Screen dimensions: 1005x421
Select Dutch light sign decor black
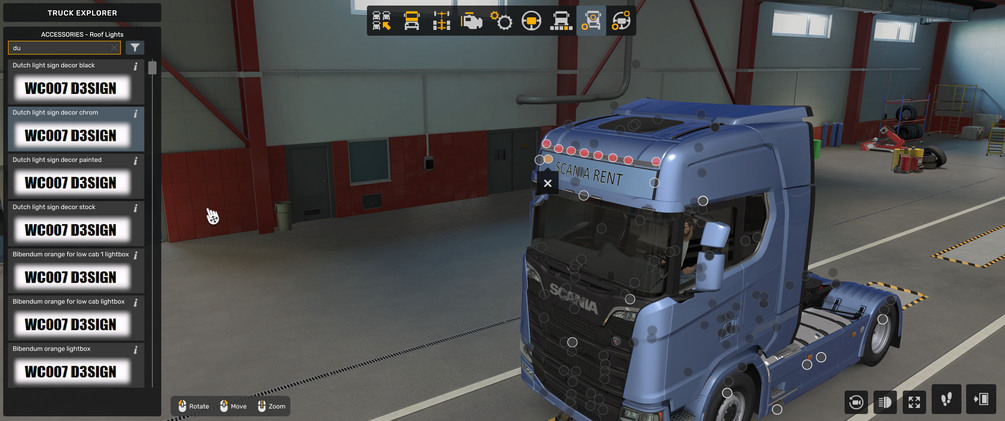coord(70,88)
